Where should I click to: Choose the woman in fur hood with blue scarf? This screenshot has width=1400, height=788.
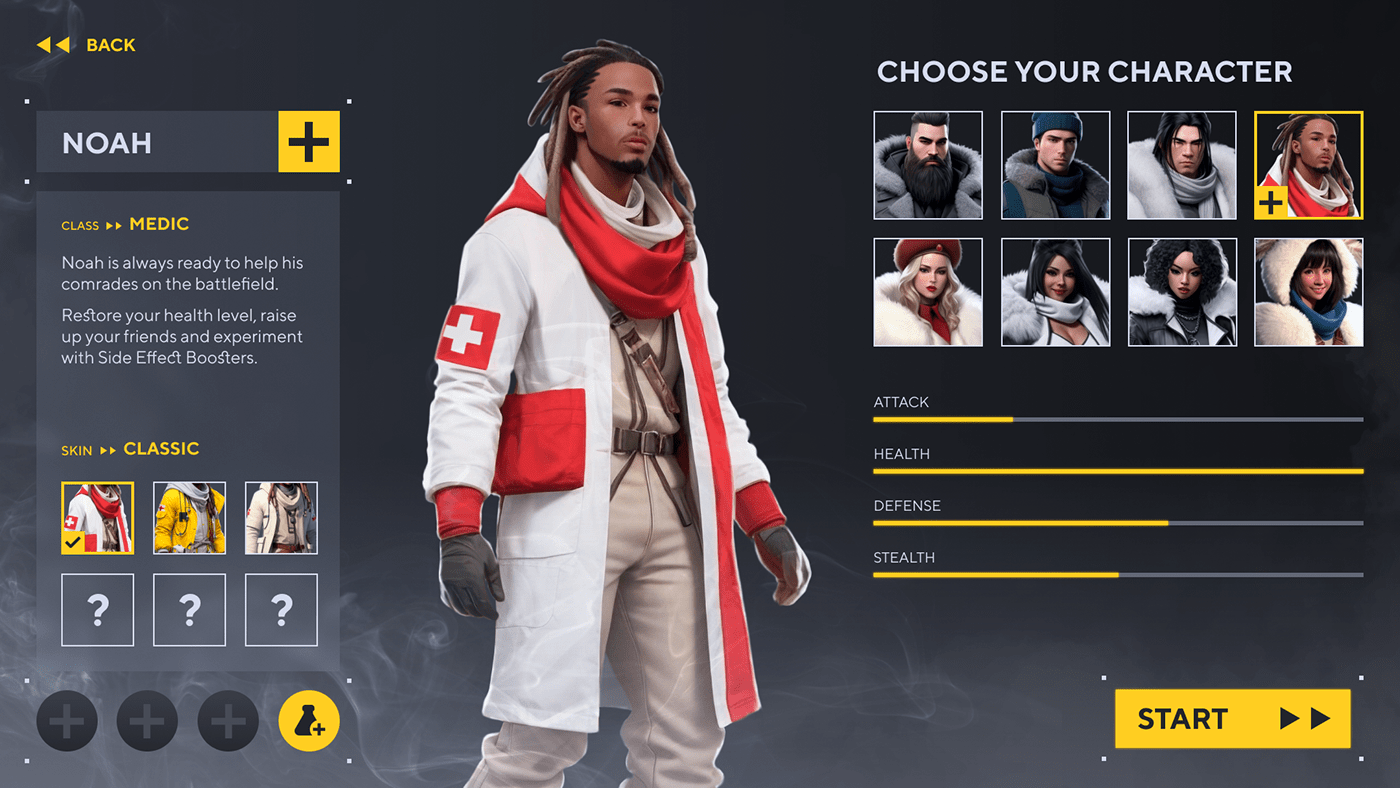1308,292
